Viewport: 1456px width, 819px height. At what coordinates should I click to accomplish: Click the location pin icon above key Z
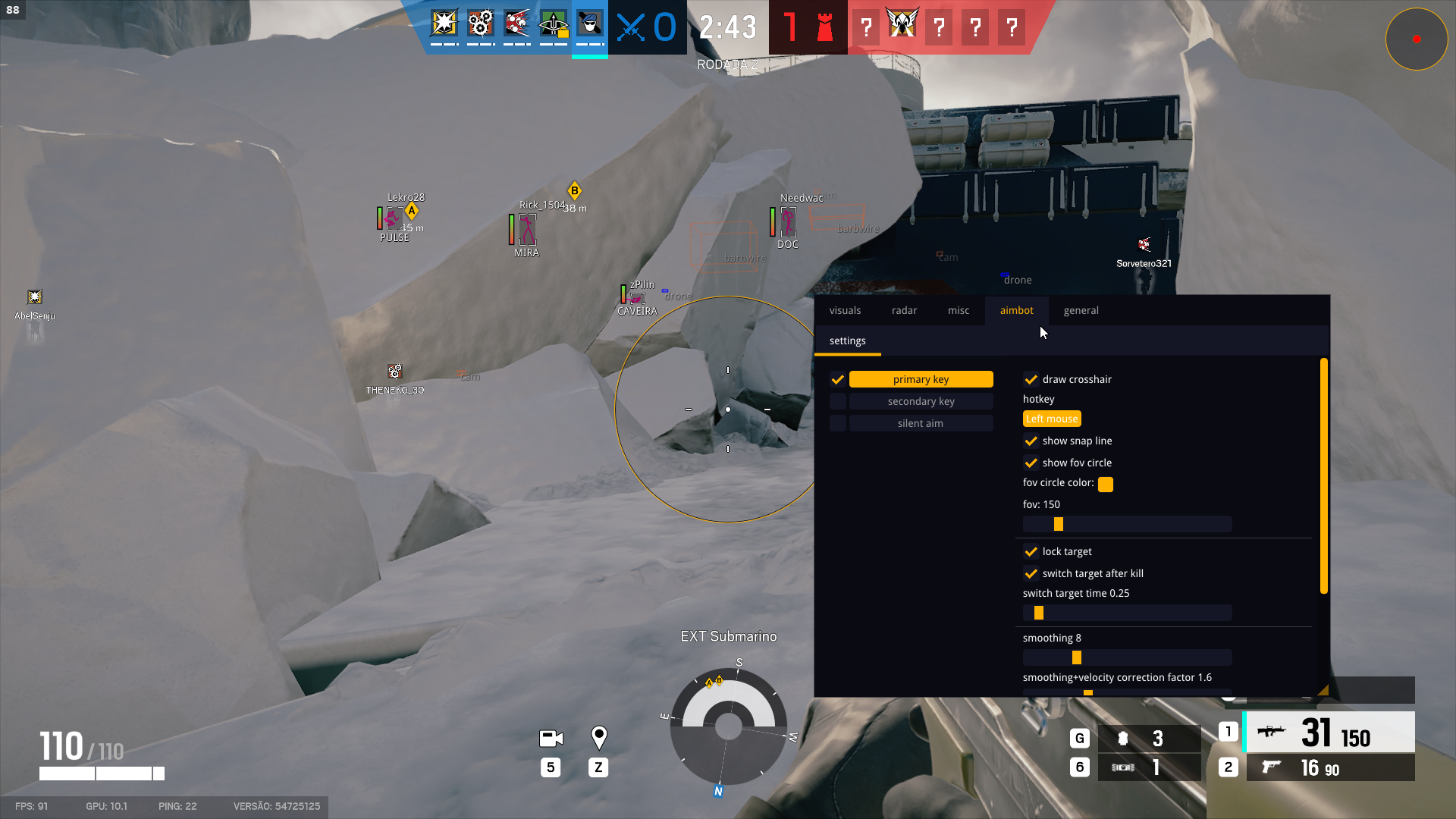598,736
